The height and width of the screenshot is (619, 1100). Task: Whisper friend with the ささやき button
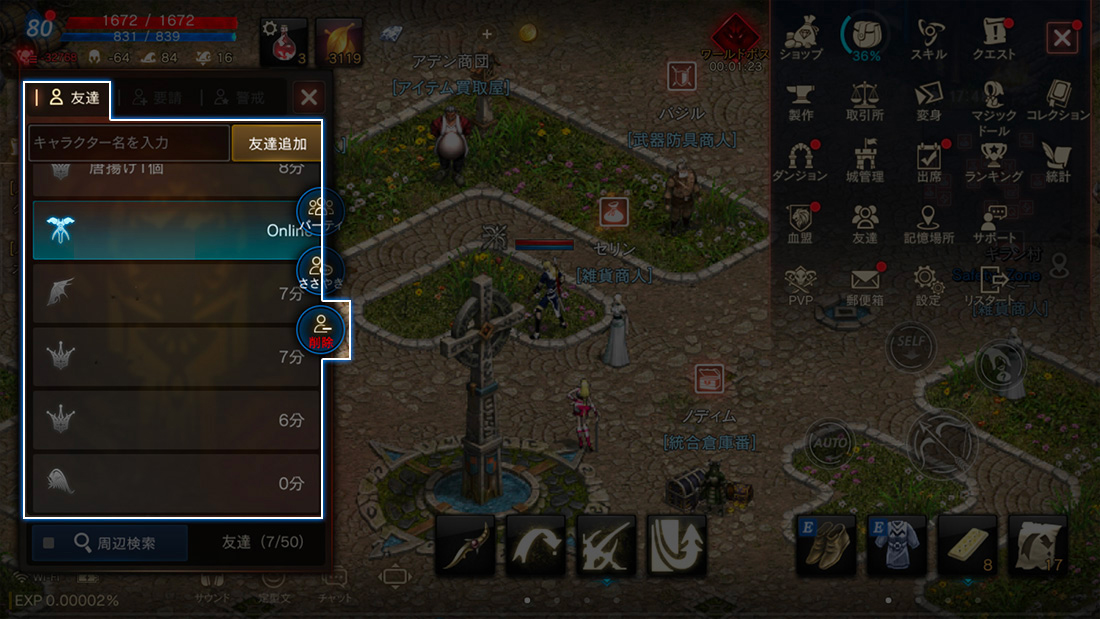pyautogui.click(x=321, y=271)
